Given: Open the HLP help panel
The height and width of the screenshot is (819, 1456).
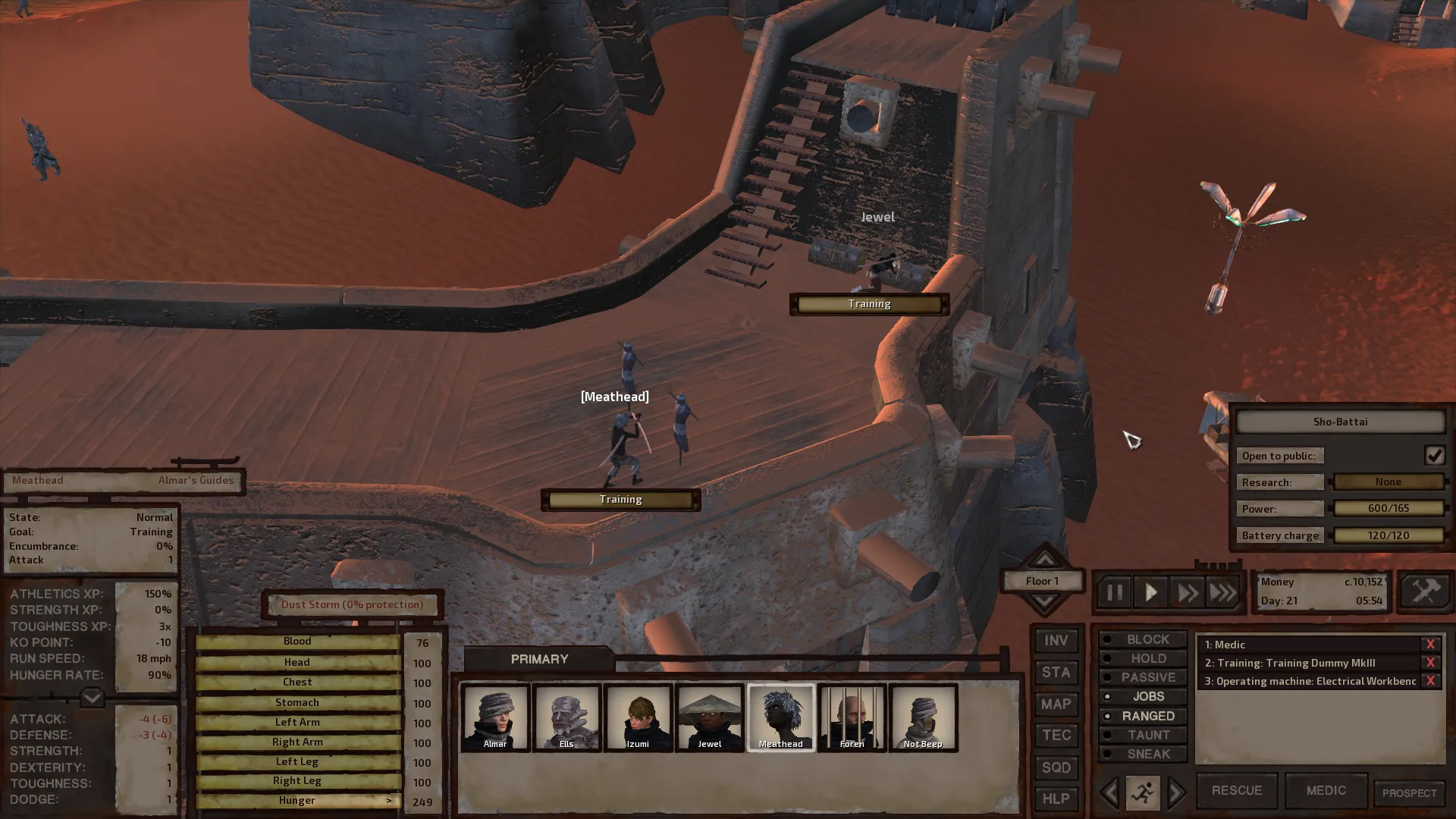Looking at the screenshot, I should tap(1056, 799).
